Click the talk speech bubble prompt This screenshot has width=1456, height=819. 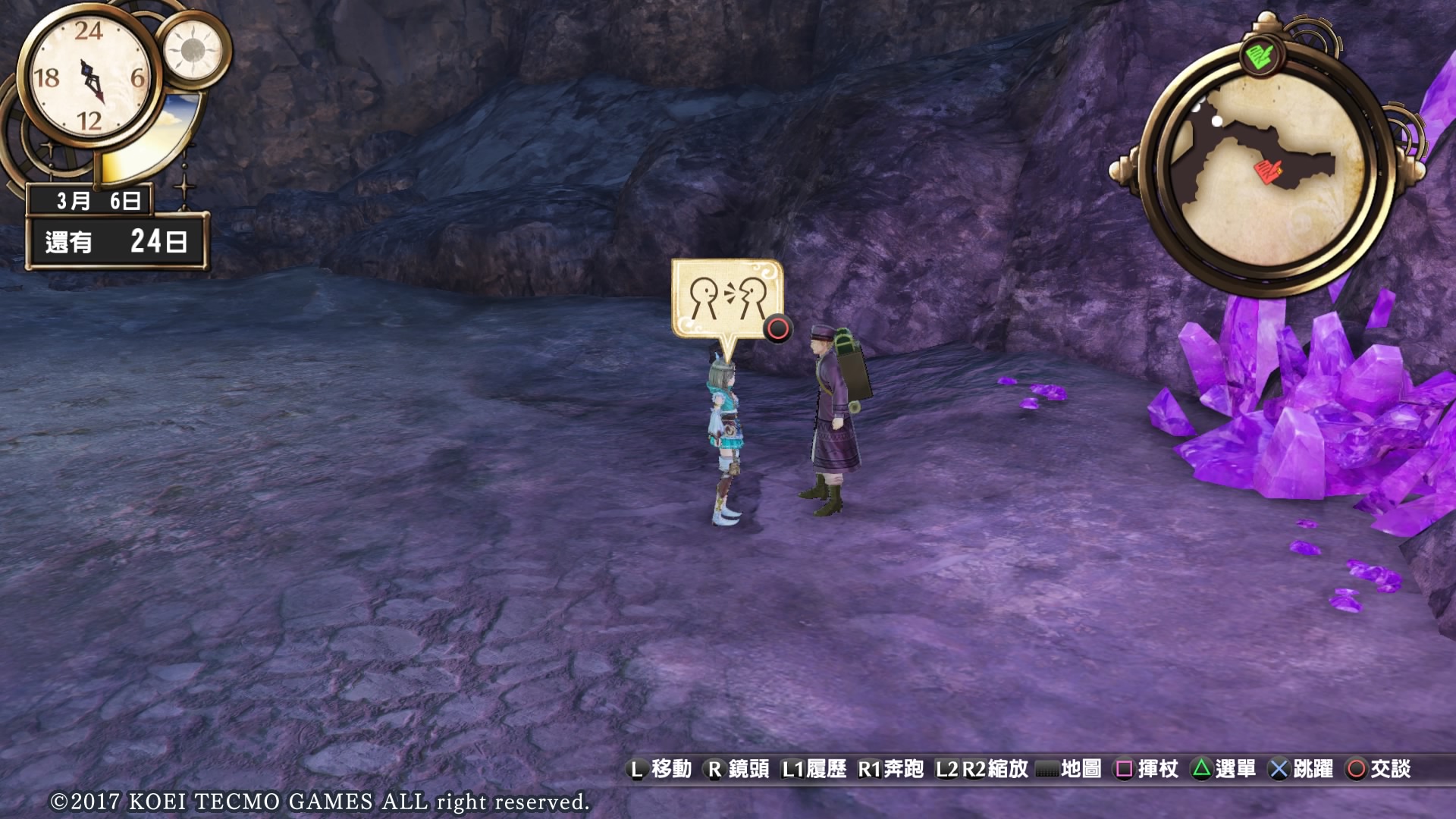click(x=726, y=300)
